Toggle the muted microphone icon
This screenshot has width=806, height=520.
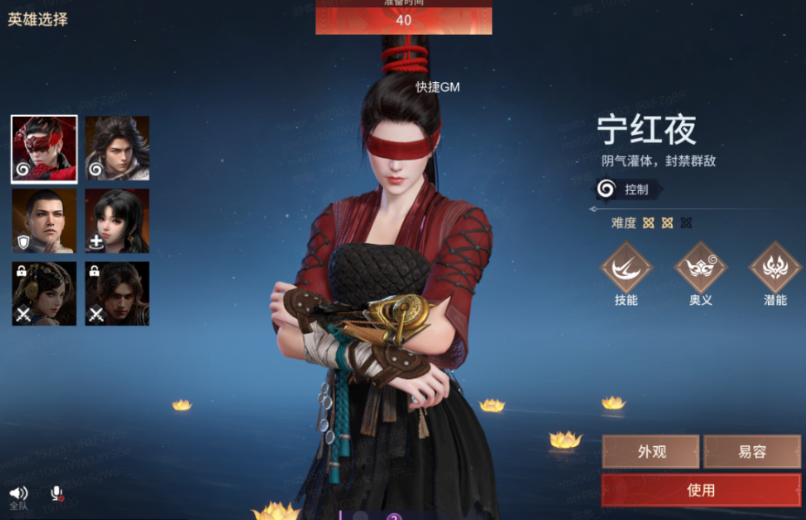coord(58,494)
